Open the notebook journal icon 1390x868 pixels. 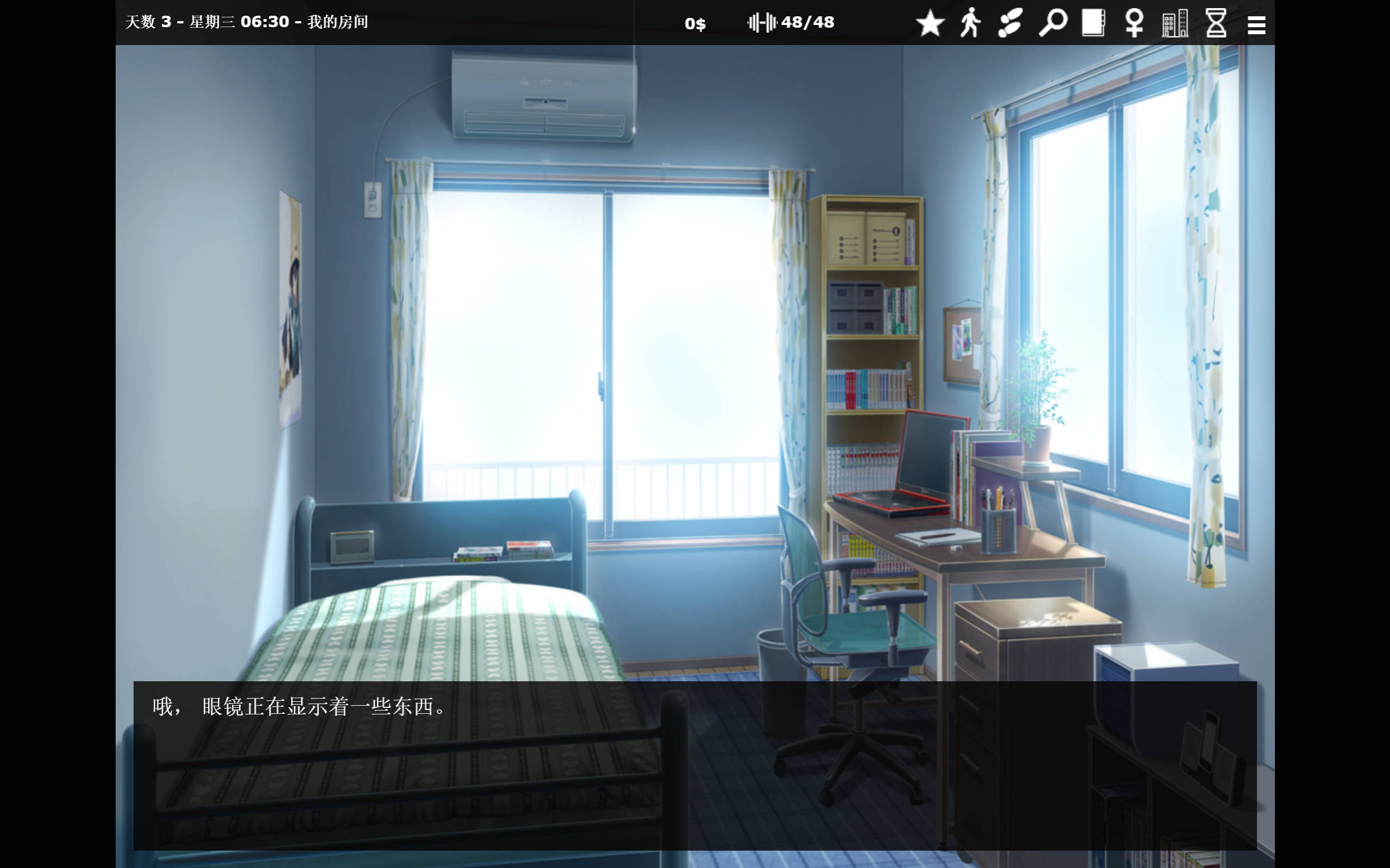1094,23
